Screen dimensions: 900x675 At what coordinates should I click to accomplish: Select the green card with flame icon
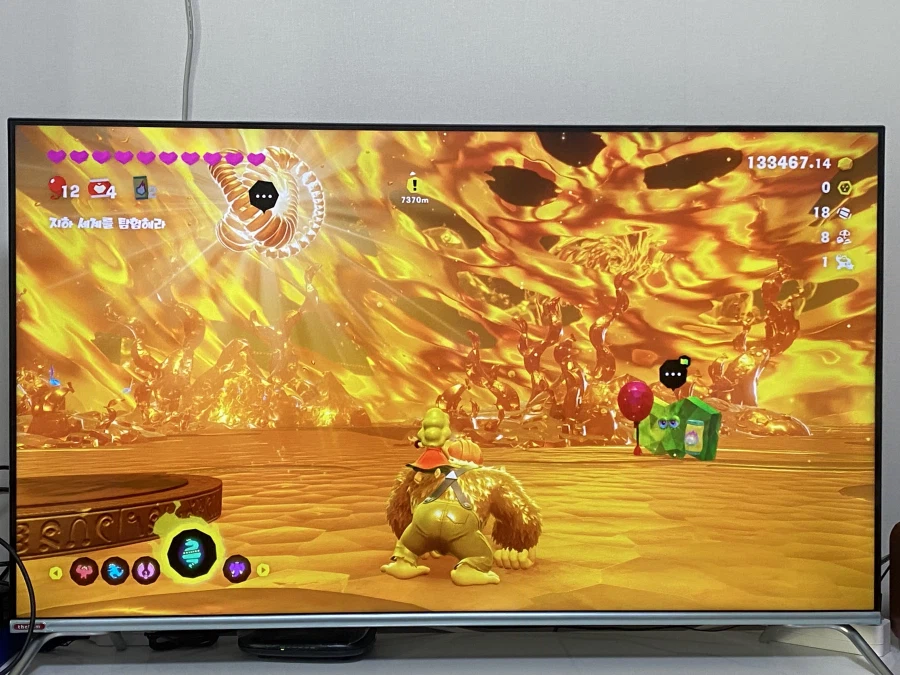pos(142,187)
